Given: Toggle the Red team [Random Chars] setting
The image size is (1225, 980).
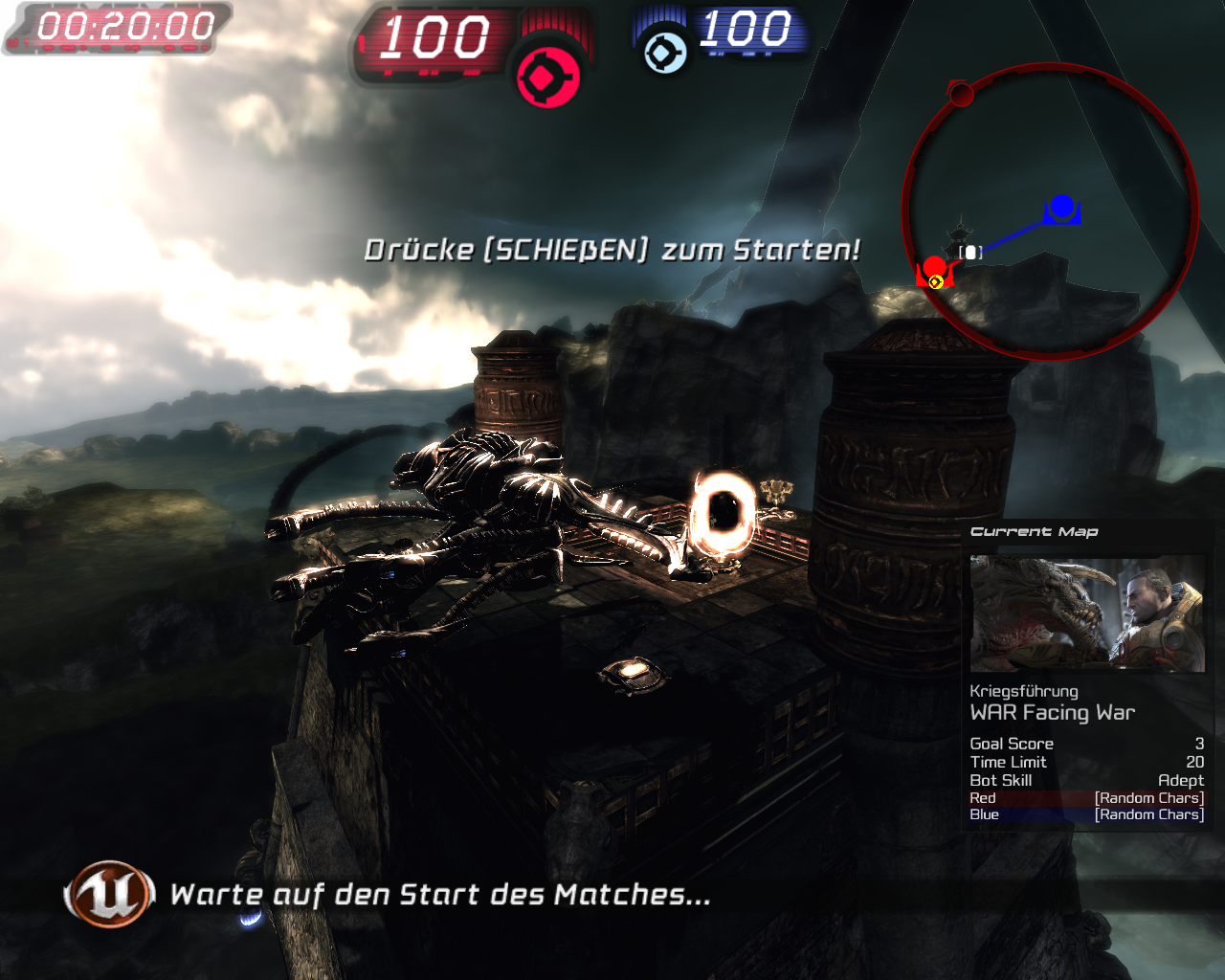Looking at the screenshot, I should [x=1147, y=797].
